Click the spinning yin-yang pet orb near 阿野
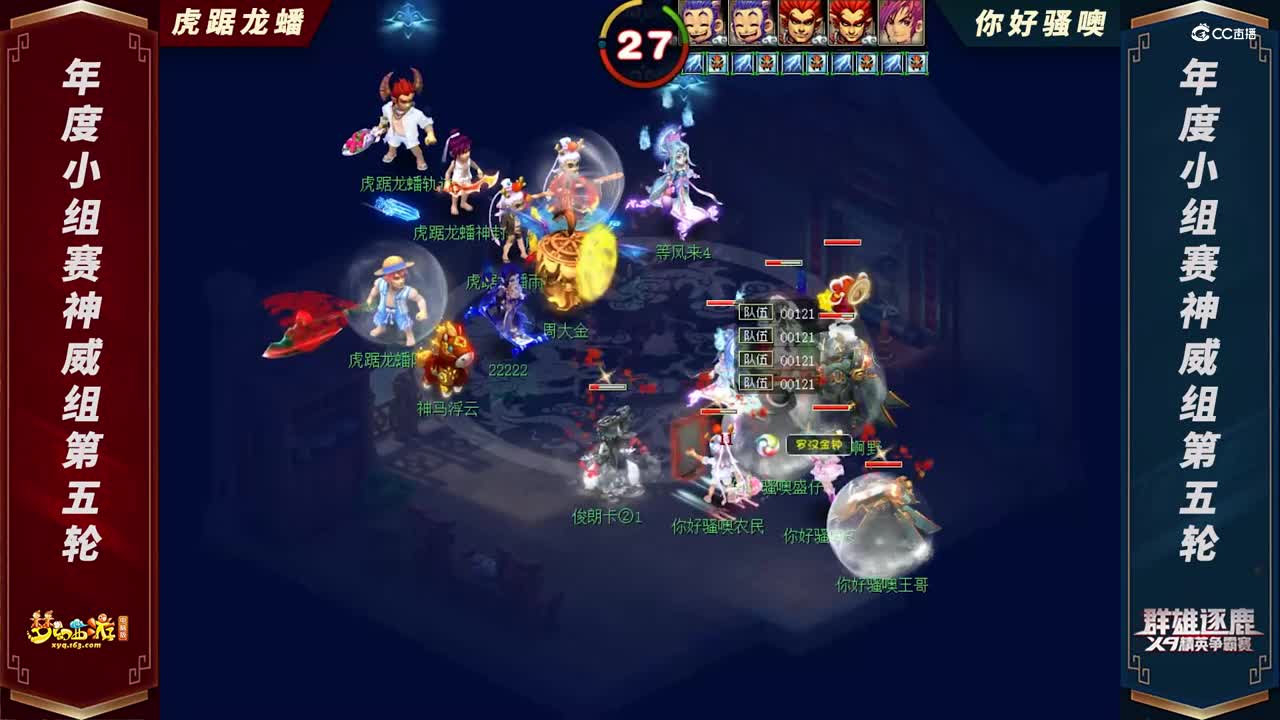The width and height of the screenshot is (1280, 720). click(x=767, y=445)
